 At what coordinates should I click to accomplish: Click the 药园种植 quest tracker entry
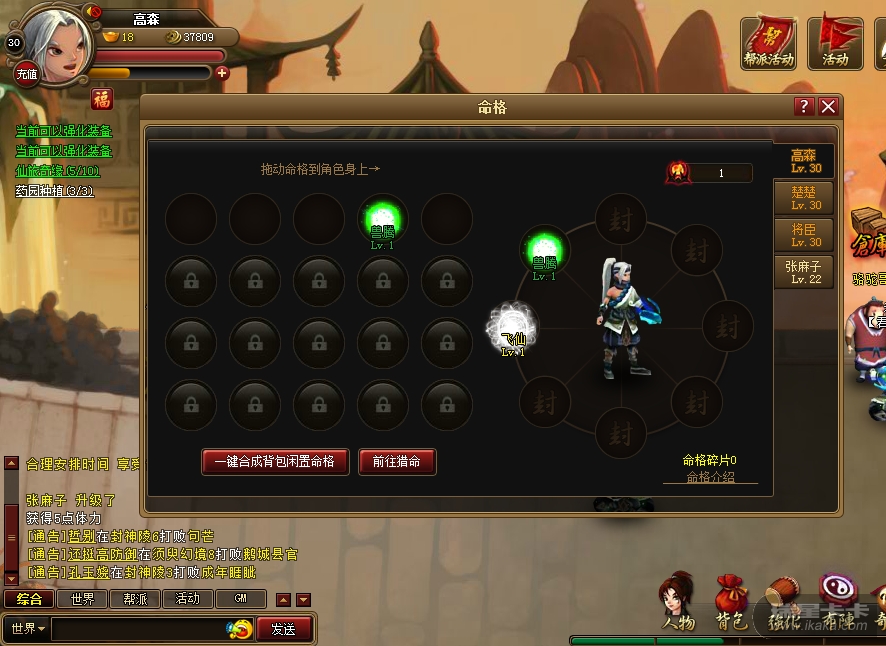(x=55, y=190)
